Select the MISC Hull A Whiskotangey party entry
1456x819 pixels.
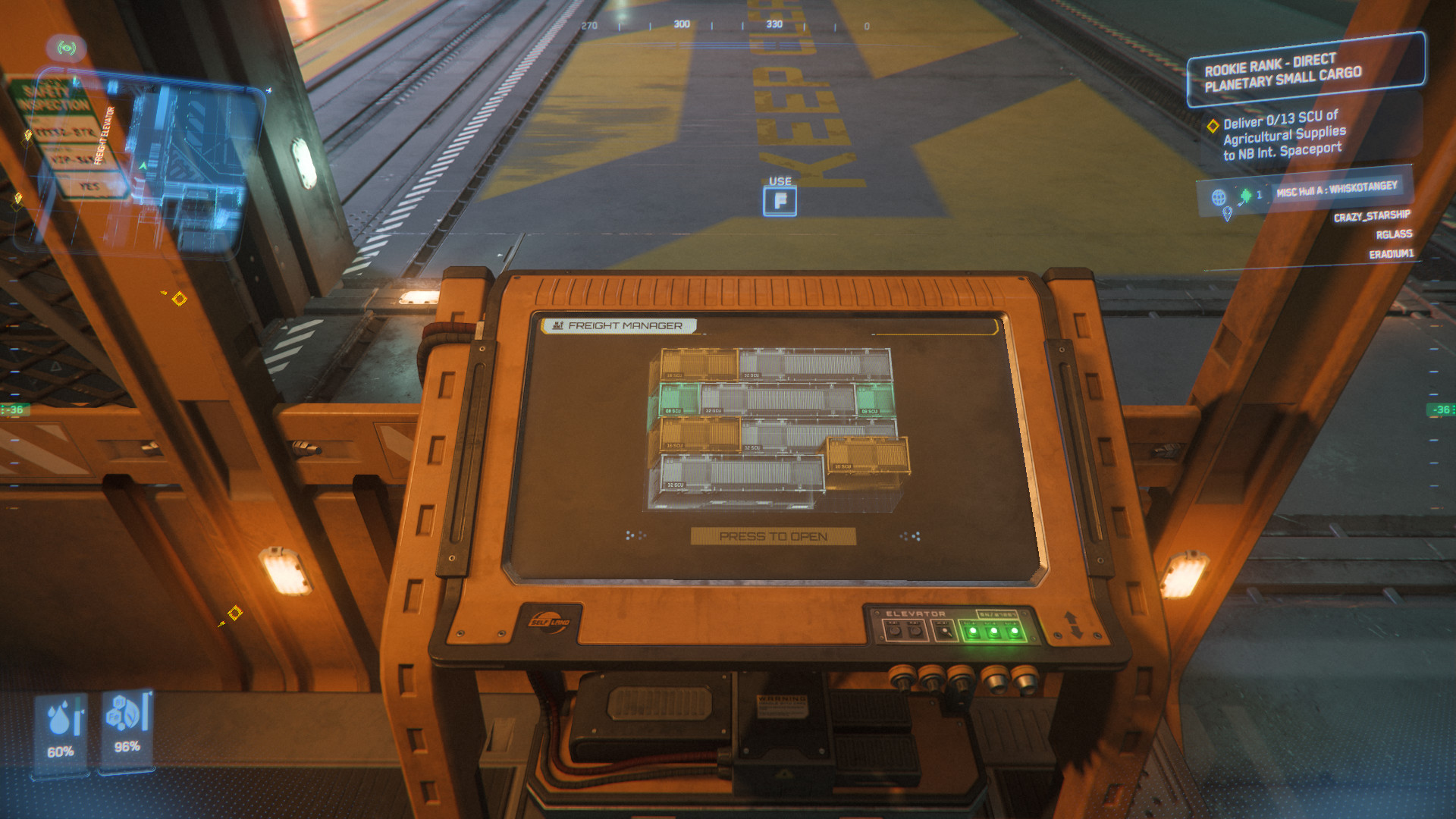click(1336, 189)
